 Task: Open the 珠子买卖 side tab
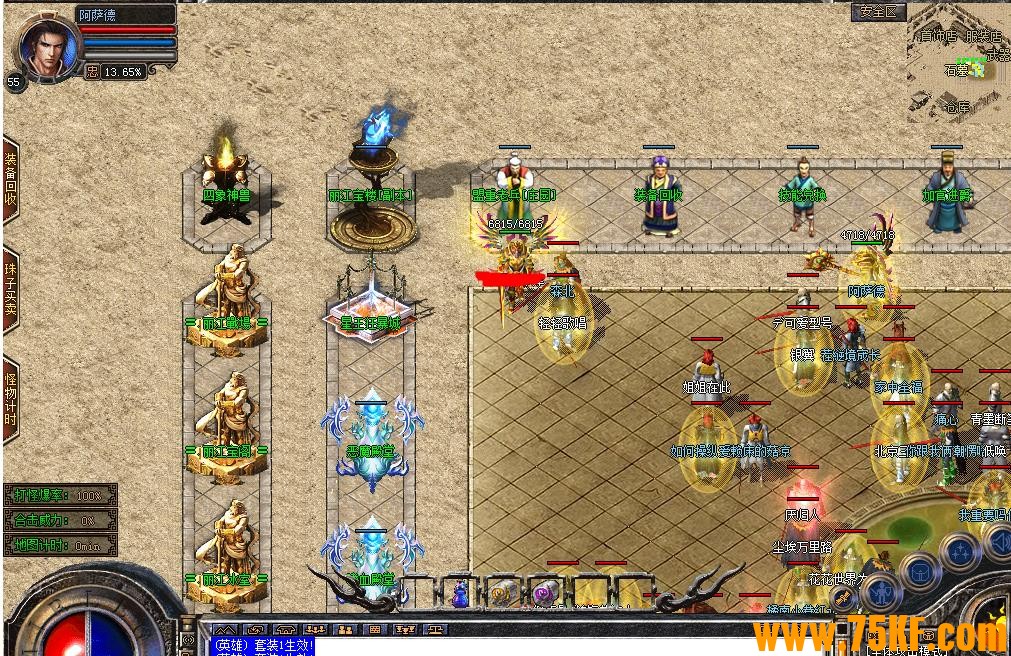pyautogui.click(x=11, y=290)
